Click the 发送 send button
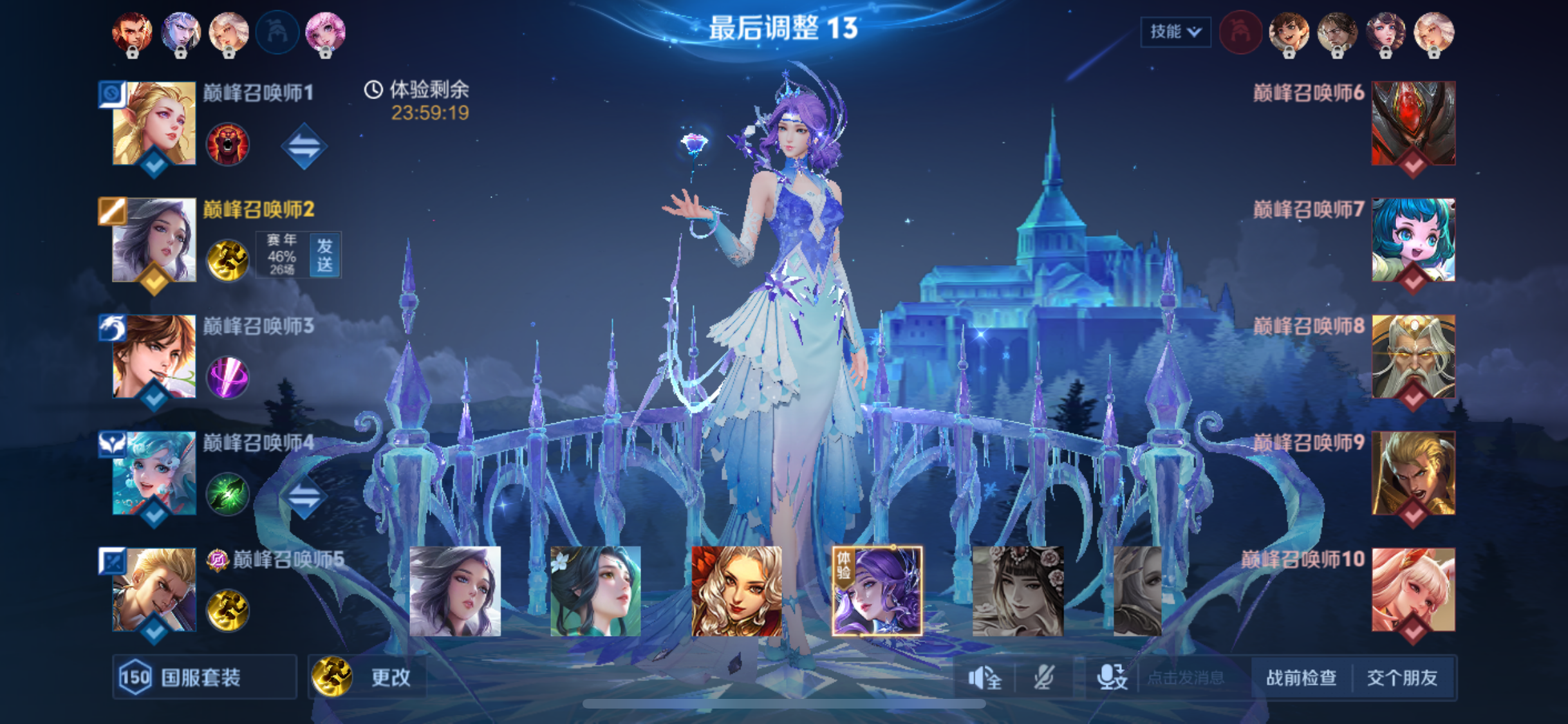 coord(324,255)
